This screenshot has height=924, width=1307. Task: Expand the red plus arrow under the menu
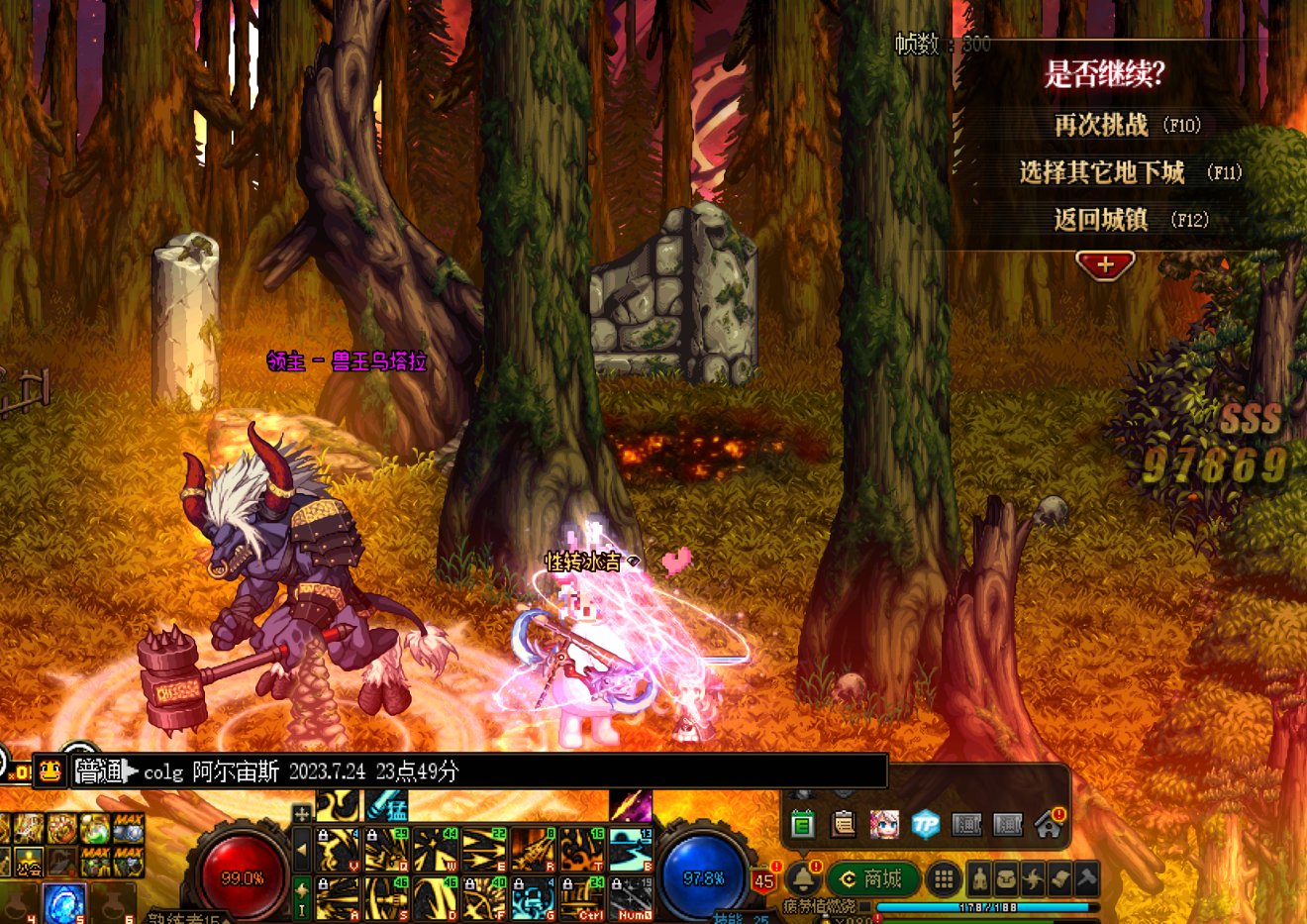(1105, 265)
